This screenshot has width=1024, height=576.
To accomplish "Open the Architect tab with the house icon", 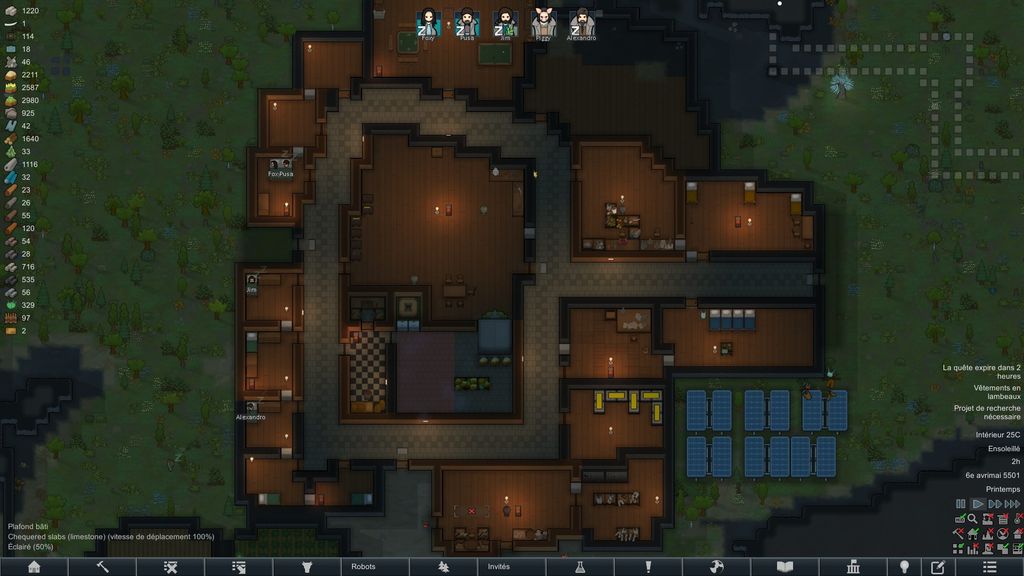I will click(34, 567).
